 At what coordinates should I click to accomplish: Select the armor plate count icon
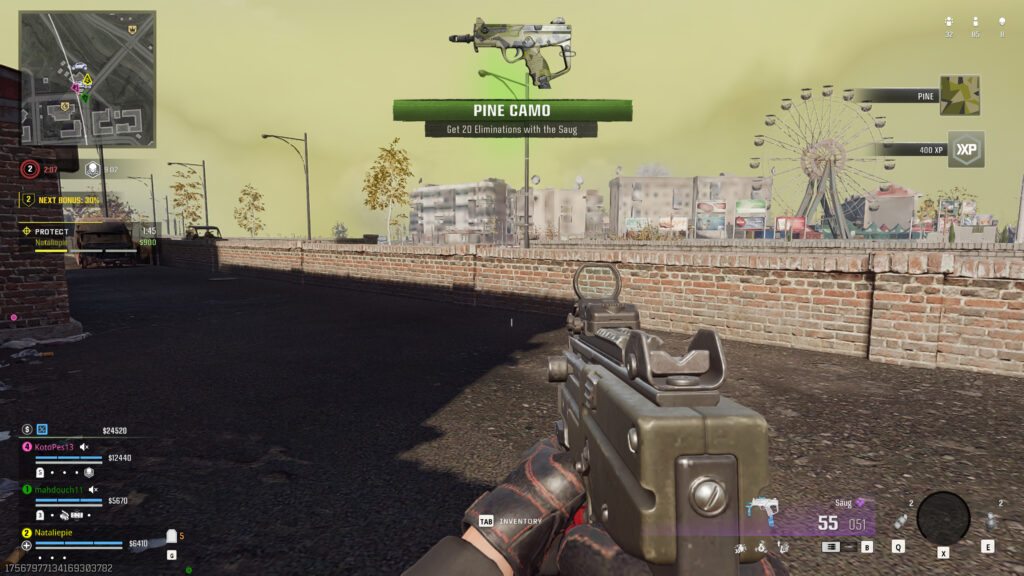[x=170, y=536]
